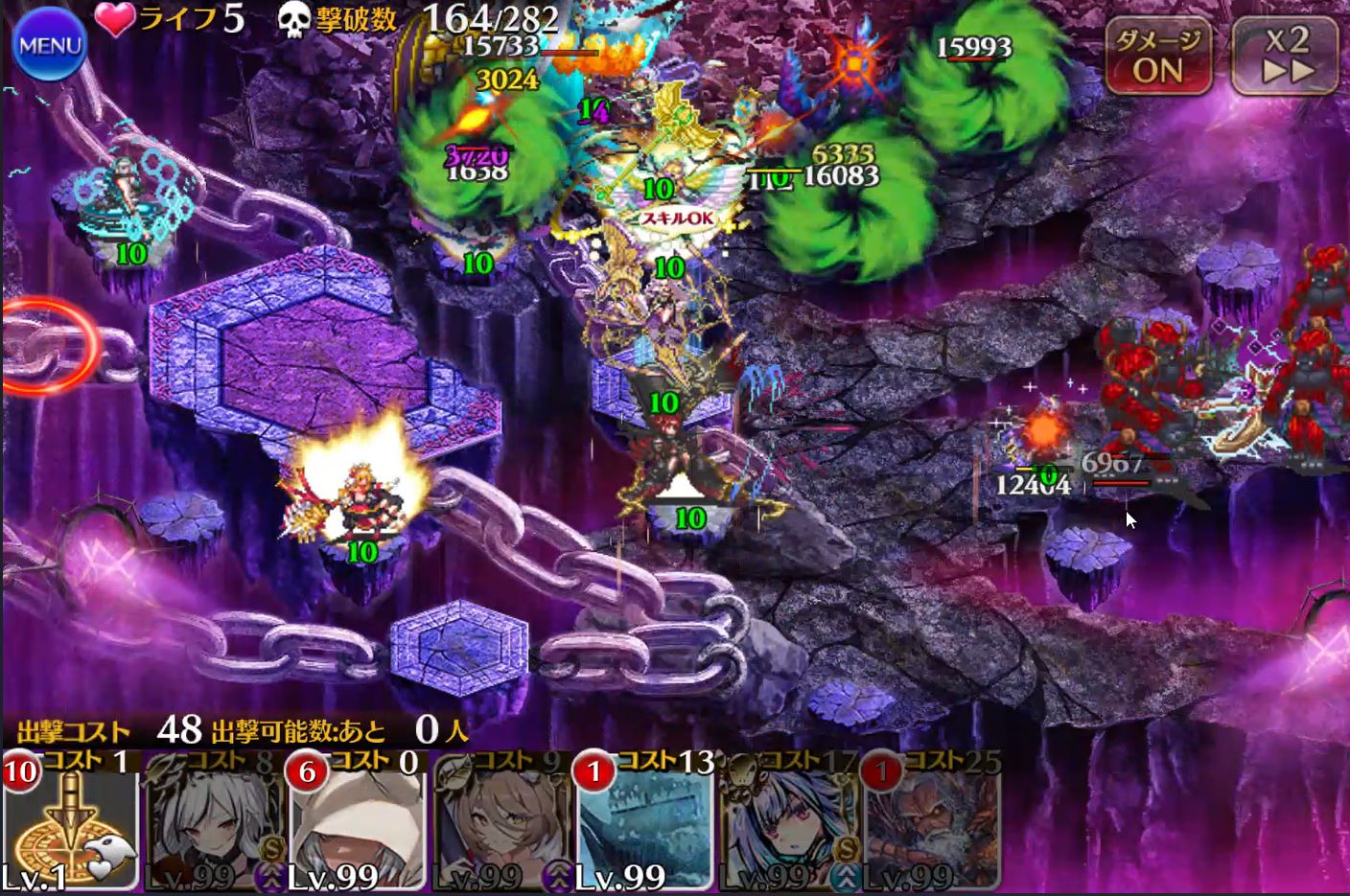Pick the cost 0 white-hooded unit card

[x=358, y=822]
